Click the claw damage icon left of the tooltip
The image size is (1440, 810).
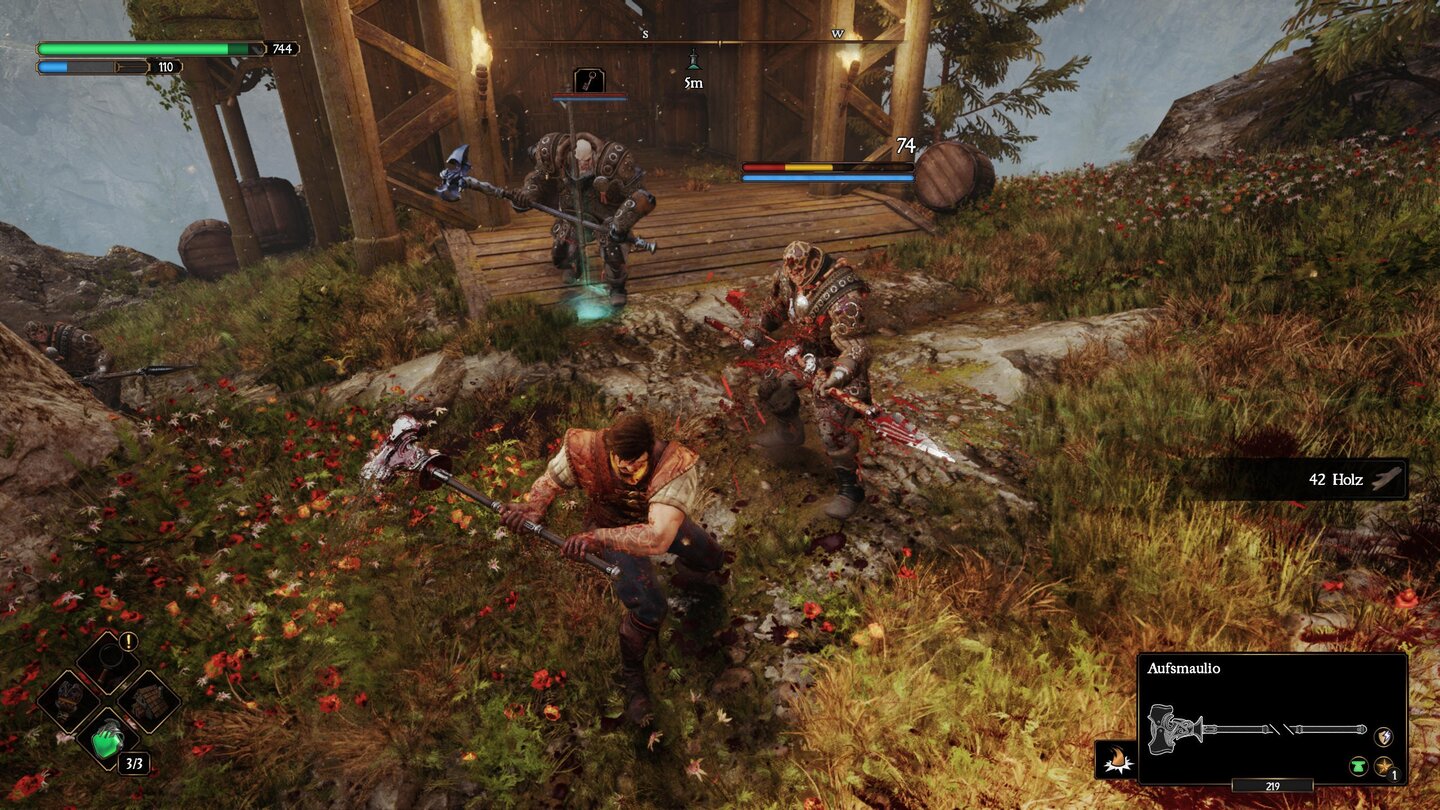(x=1117, y=758)
